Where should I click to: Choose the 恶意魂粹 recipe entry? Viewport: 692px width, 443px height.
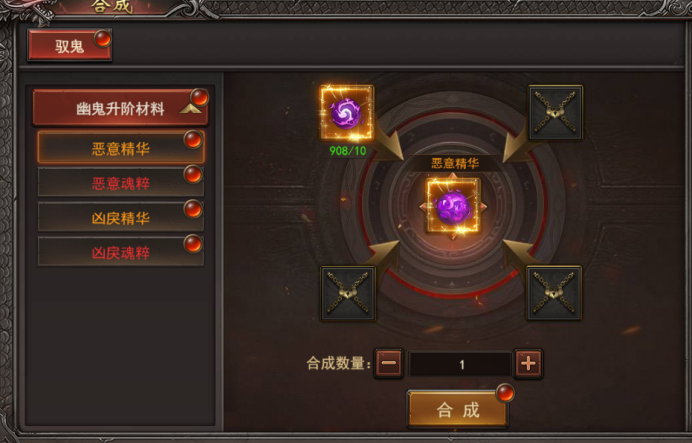120,183
